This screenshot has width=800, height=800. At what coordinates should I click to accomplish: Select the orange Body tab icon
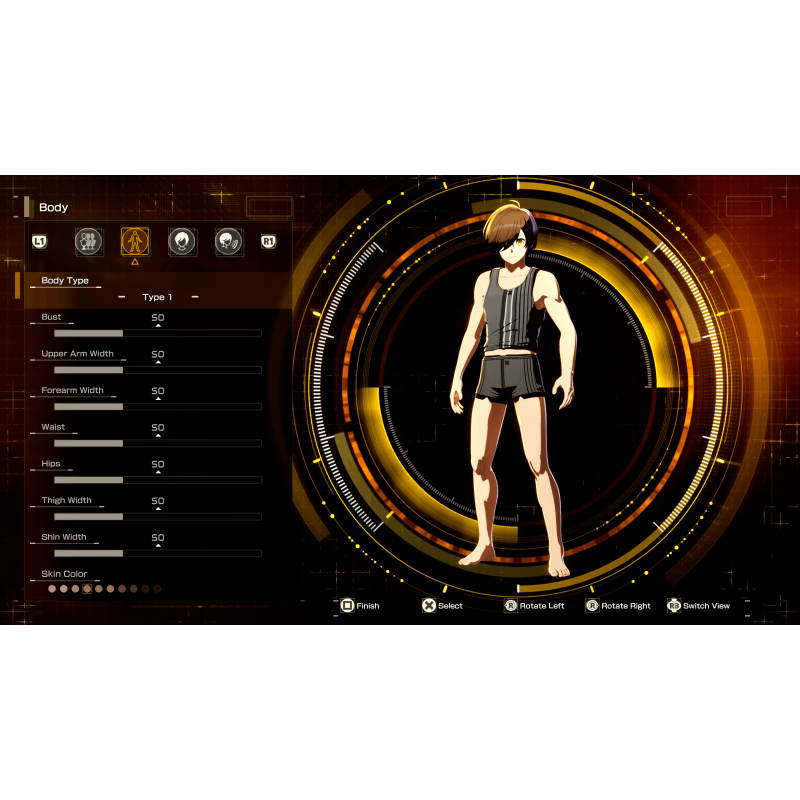pyautogui.click(x=135, y=241)
